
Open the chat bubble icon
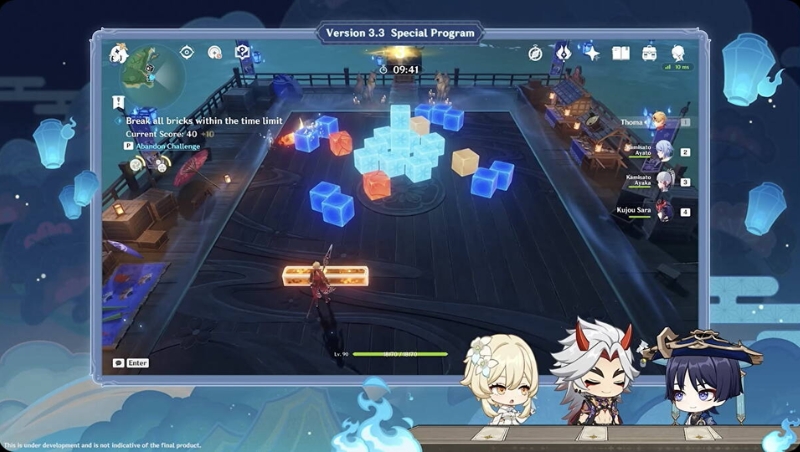tap(119, 363)
